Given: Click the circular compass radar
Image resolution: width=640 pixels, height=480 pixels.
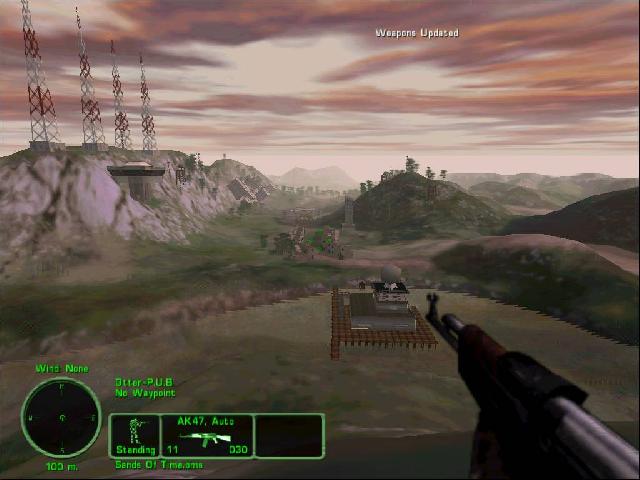Looking at the screenshot, I should pos(62,417).
